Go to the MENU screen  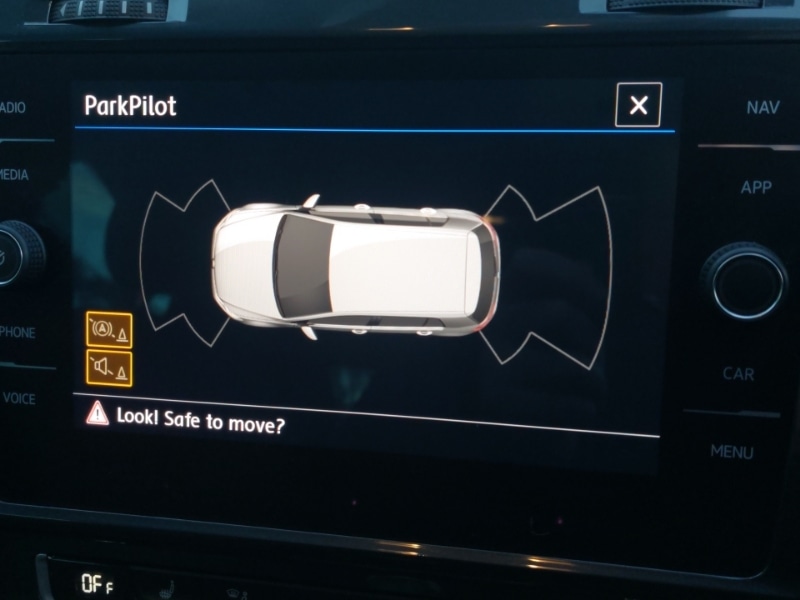click(x=731, y=452)
